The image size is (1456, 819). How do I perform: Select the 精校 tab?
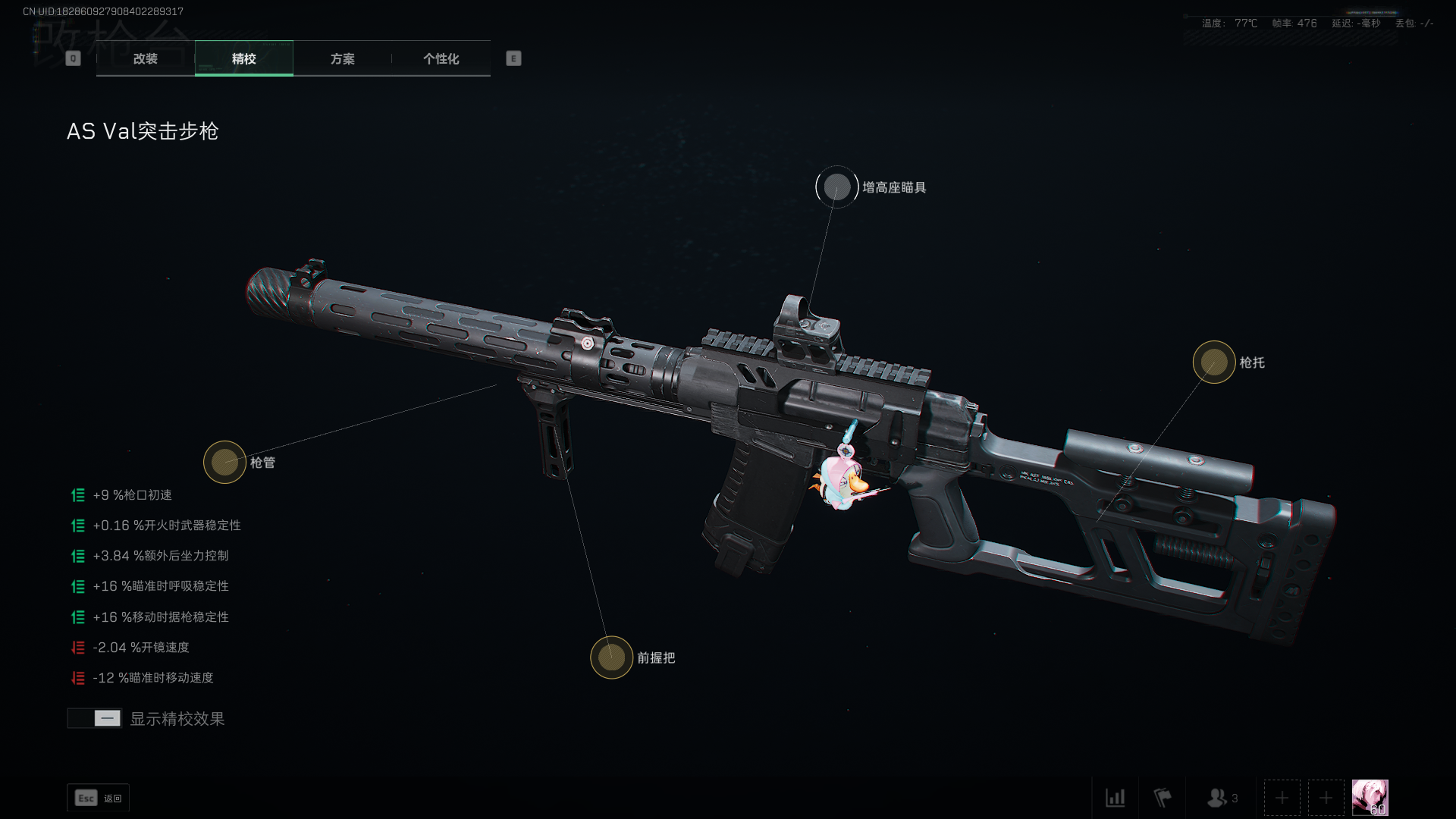click(x=243, y=58)
